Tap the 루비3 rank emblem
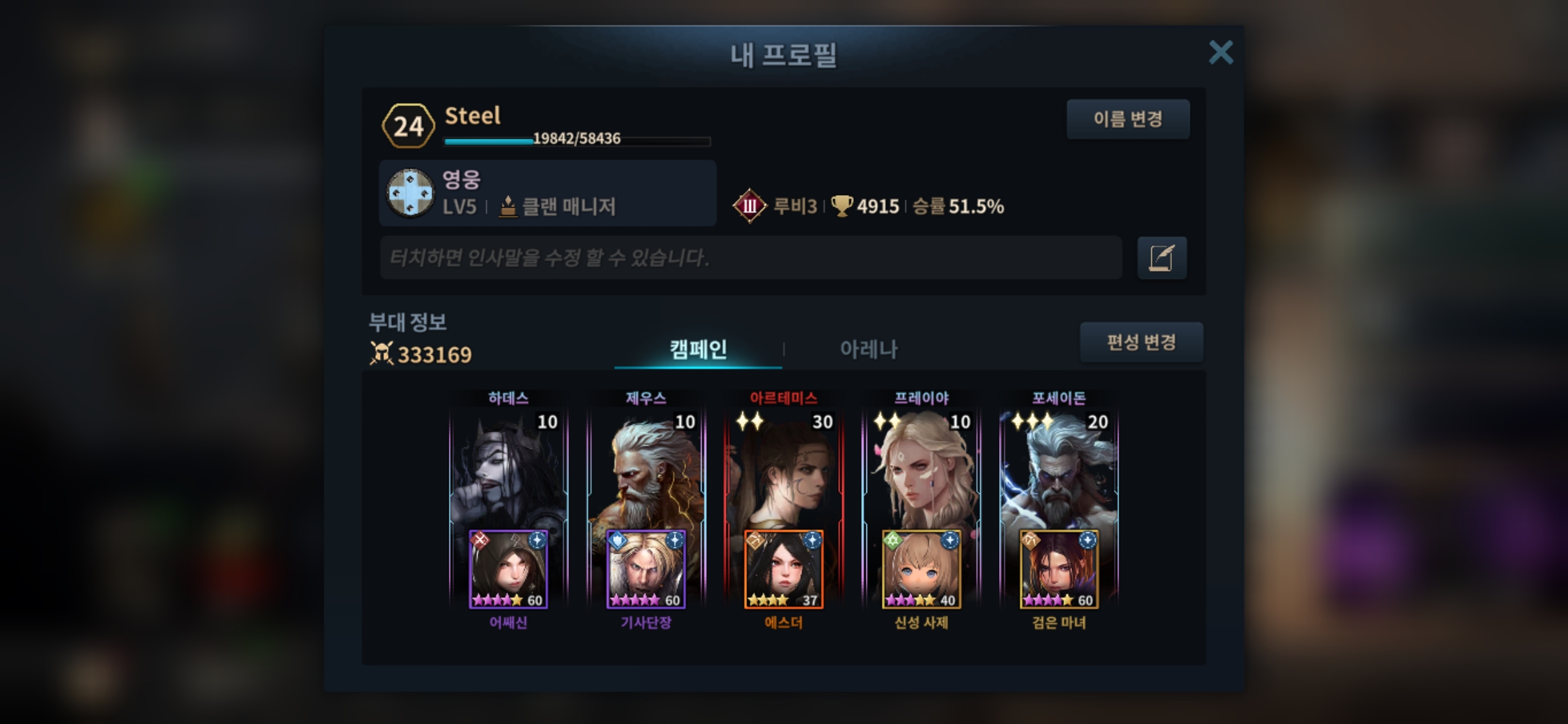The image size is (1568, 724). 749,206
